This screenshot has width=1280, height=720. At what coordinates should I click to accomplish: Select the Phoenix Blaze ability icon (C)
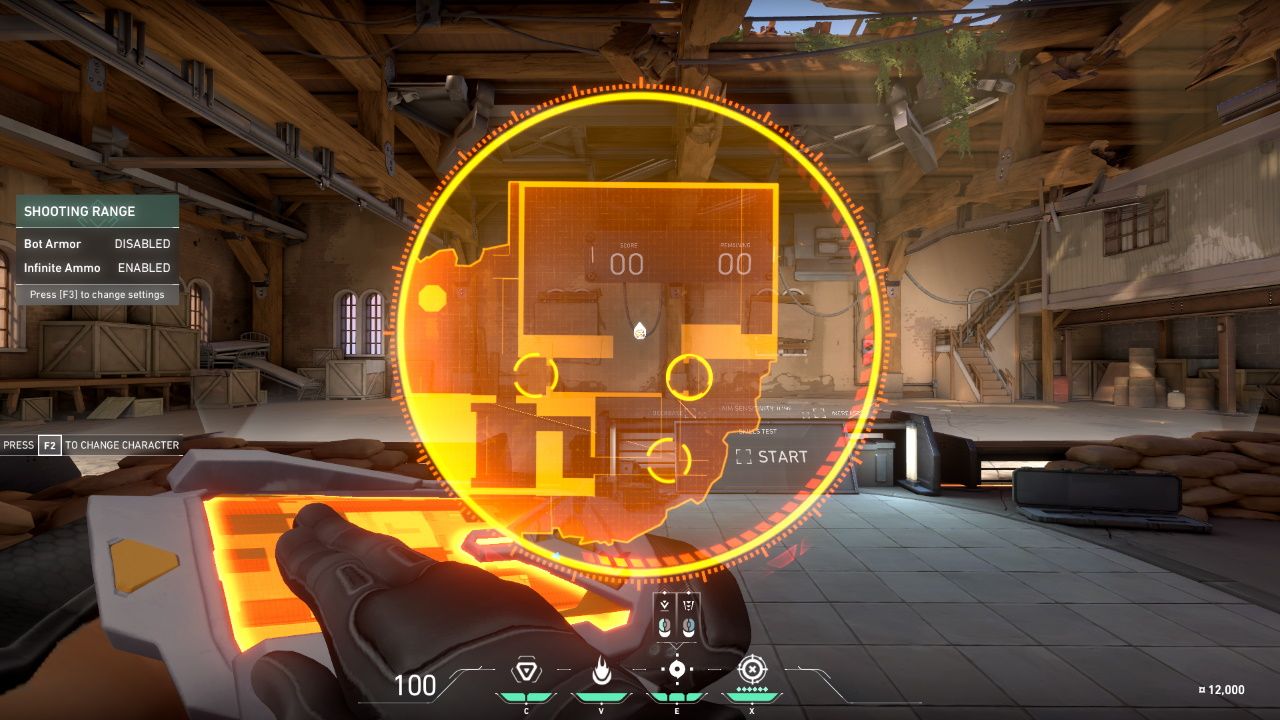tap(527, 671)
